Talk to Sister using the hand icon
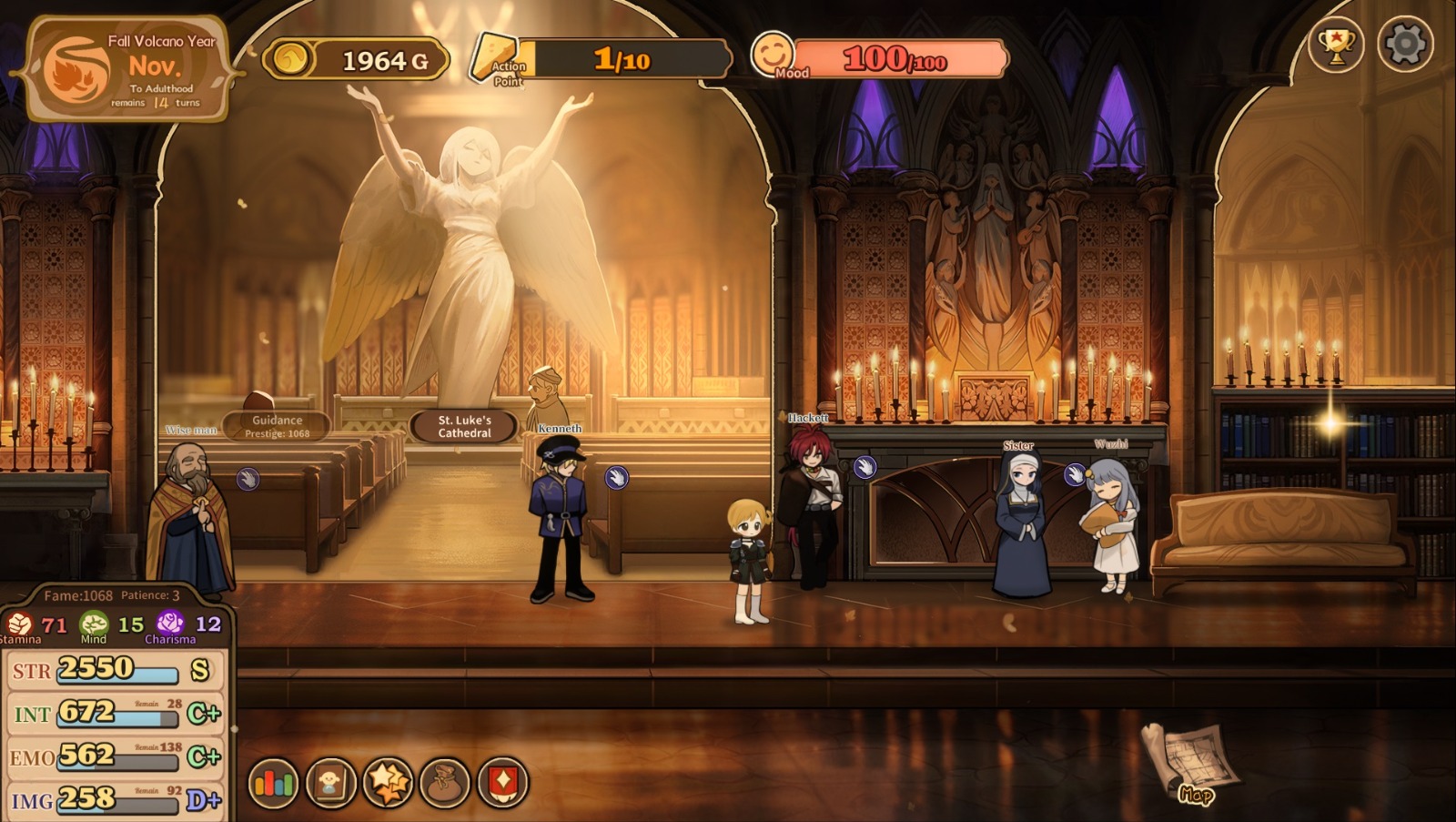1456x822 pixels. point(1075,474)
